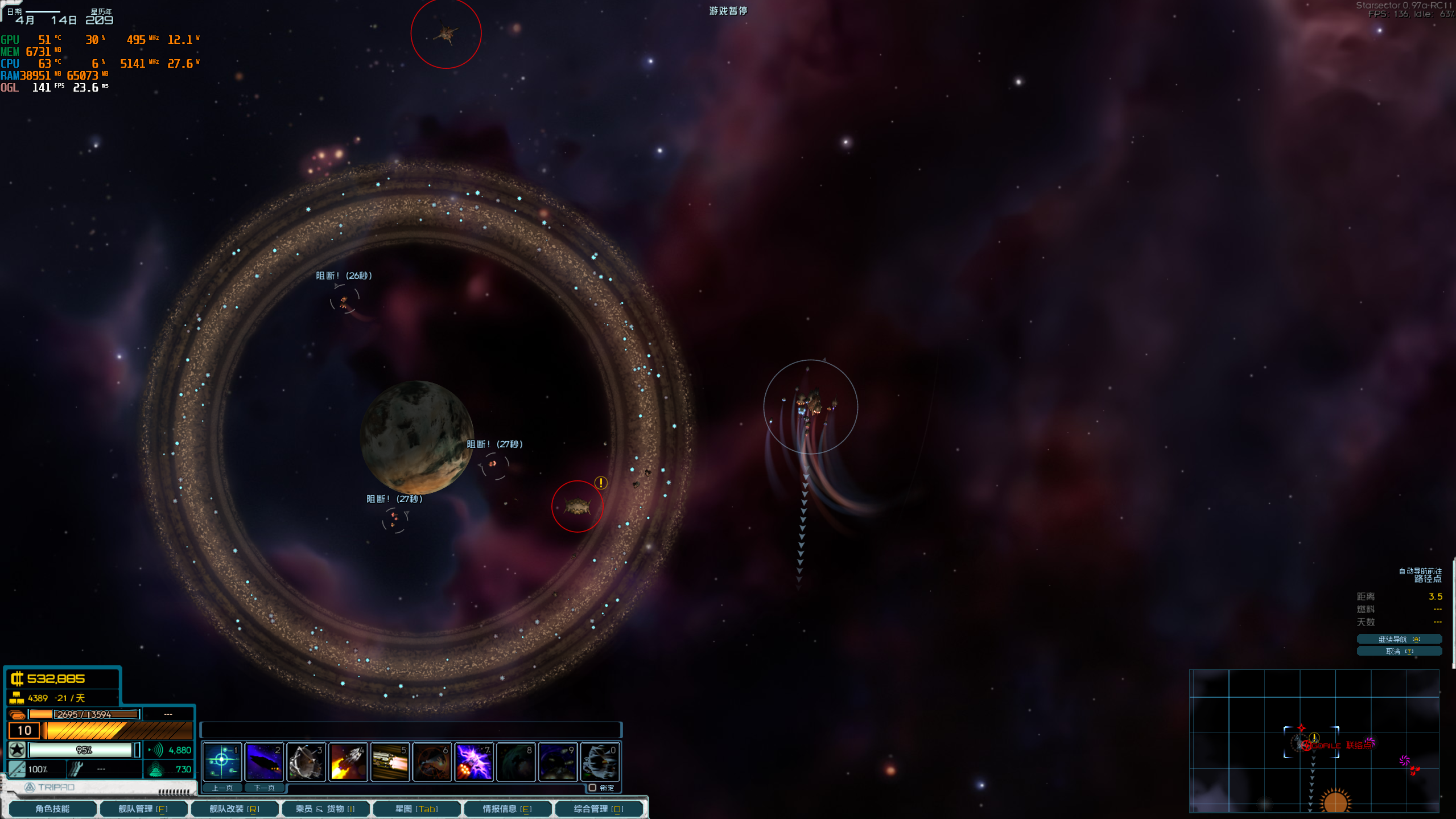Open the 舰队改装 refit screen
Screen dimensions: 1456x819
click(234, 809)
